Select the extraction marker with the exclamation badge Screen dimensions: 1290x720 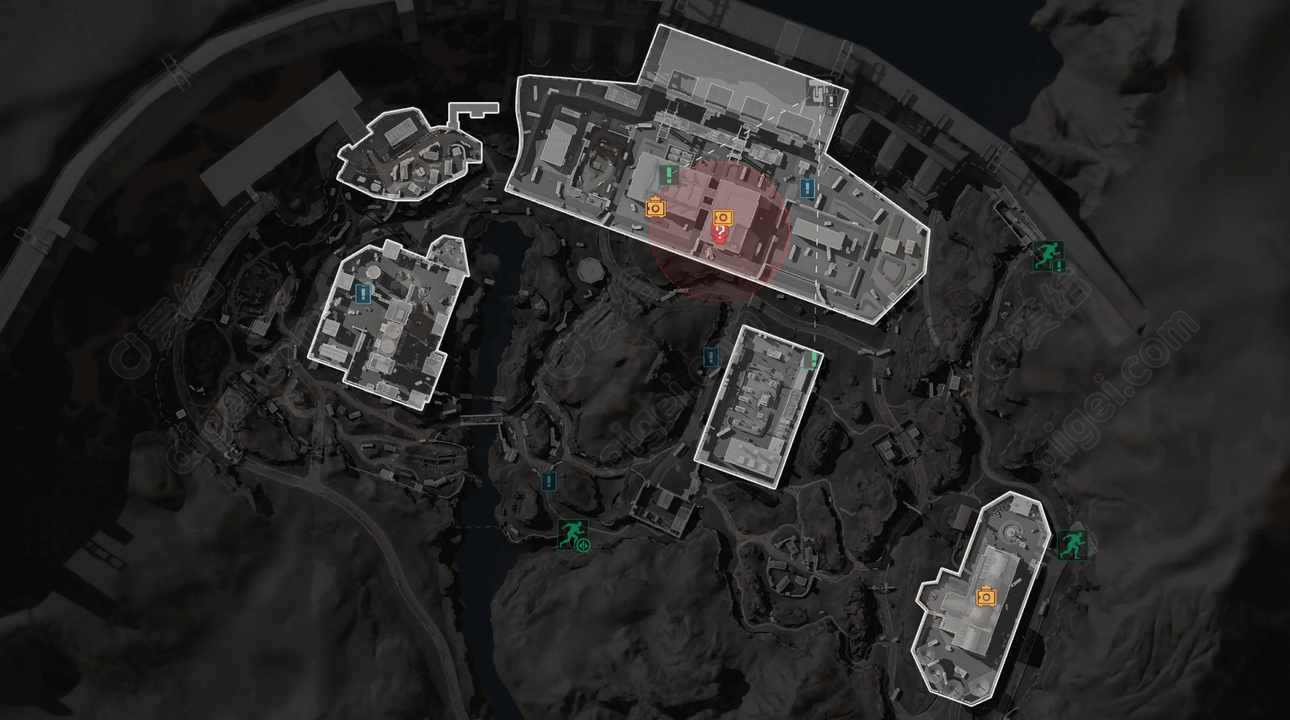tap(1048, 255)
